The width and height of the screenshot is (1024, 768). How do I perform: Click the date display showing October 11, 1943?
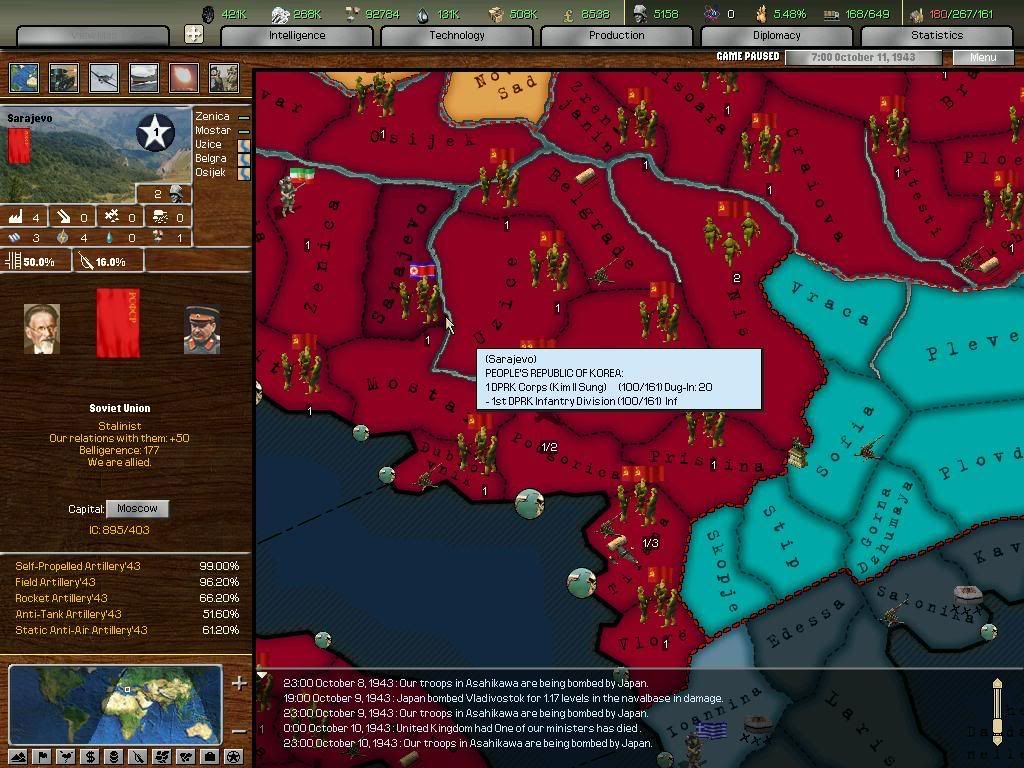863,57
